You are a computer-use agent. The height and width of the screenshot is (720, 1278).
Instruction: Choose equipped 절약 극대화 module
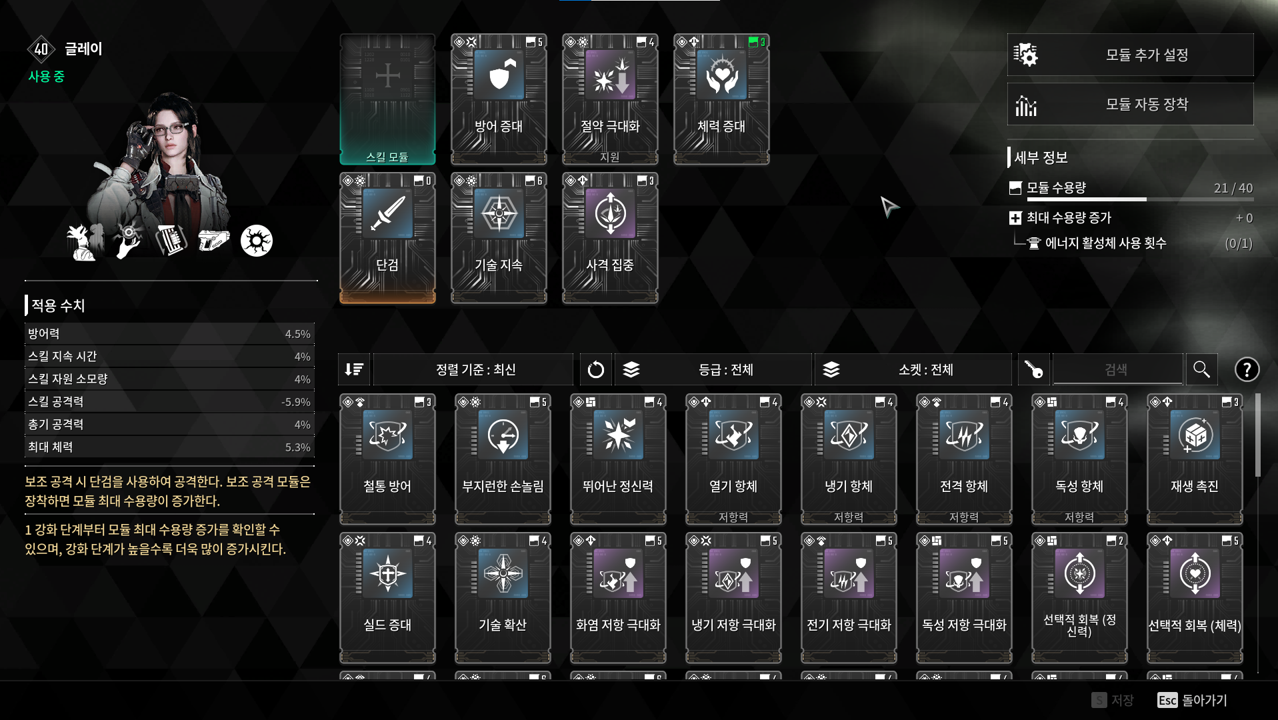[x=610, y=99]
